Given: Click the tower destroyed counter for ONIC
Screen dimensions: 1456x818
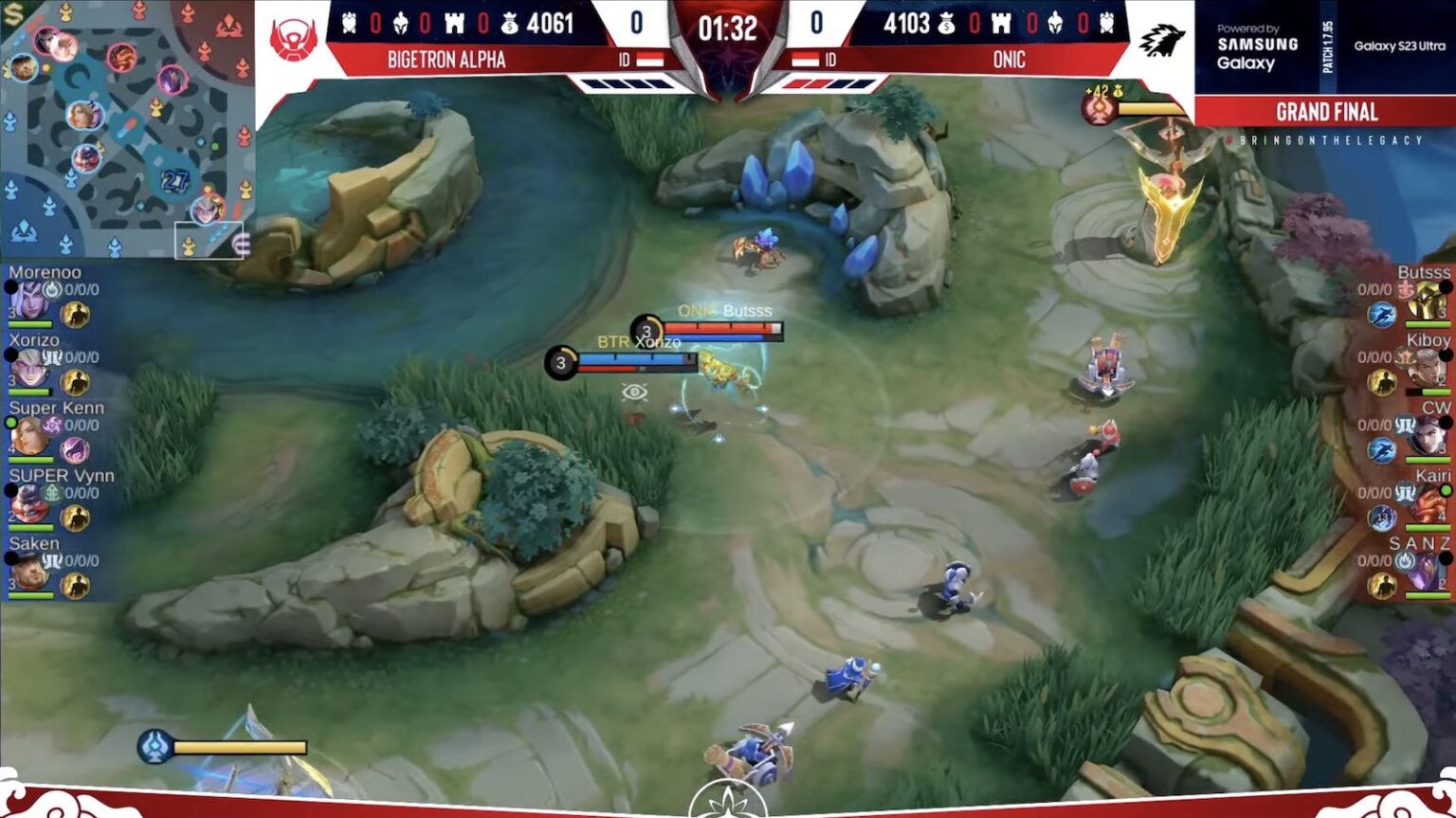Looking at the screenshot, I should coord(1002,24).
